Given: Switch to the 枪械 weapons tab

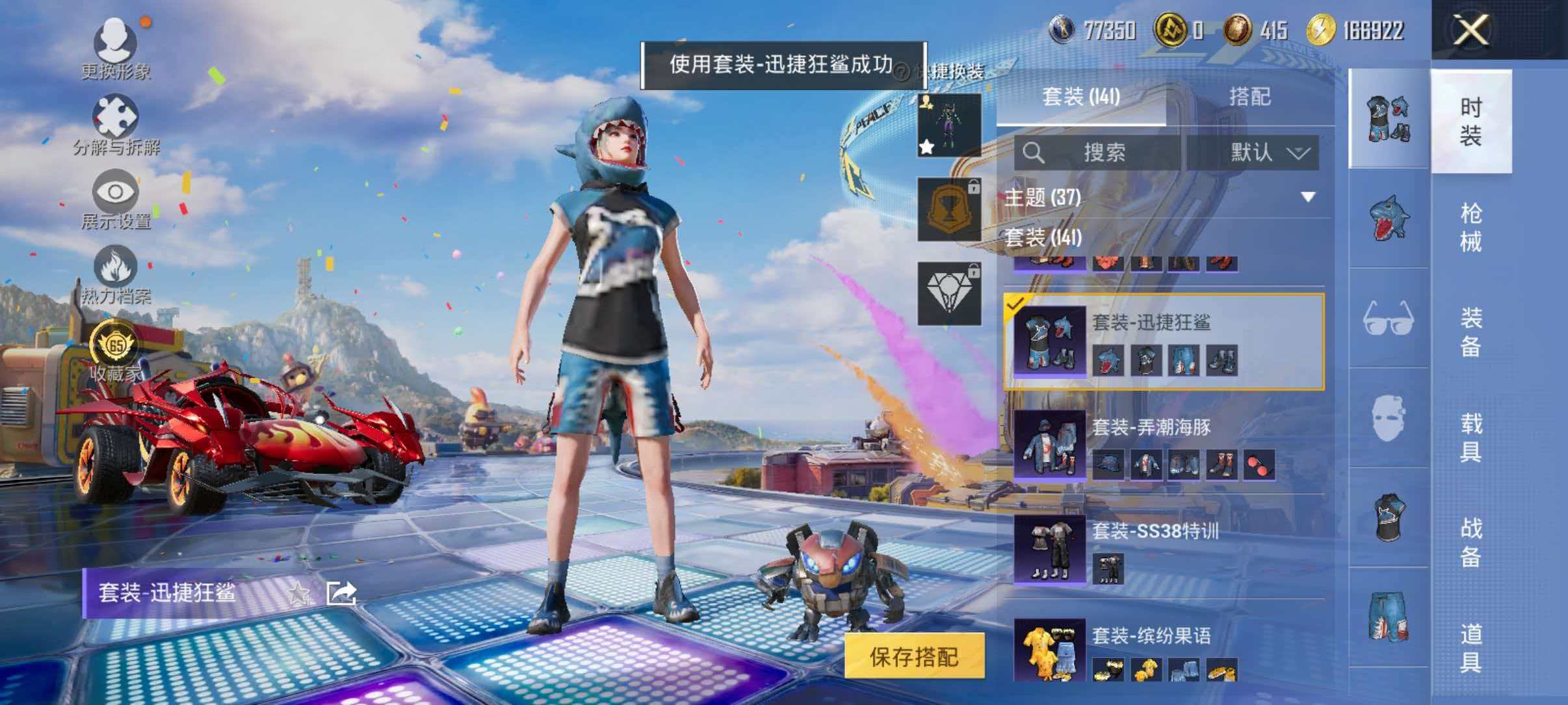Looking at the screenshot, I should coord(1472,224).
